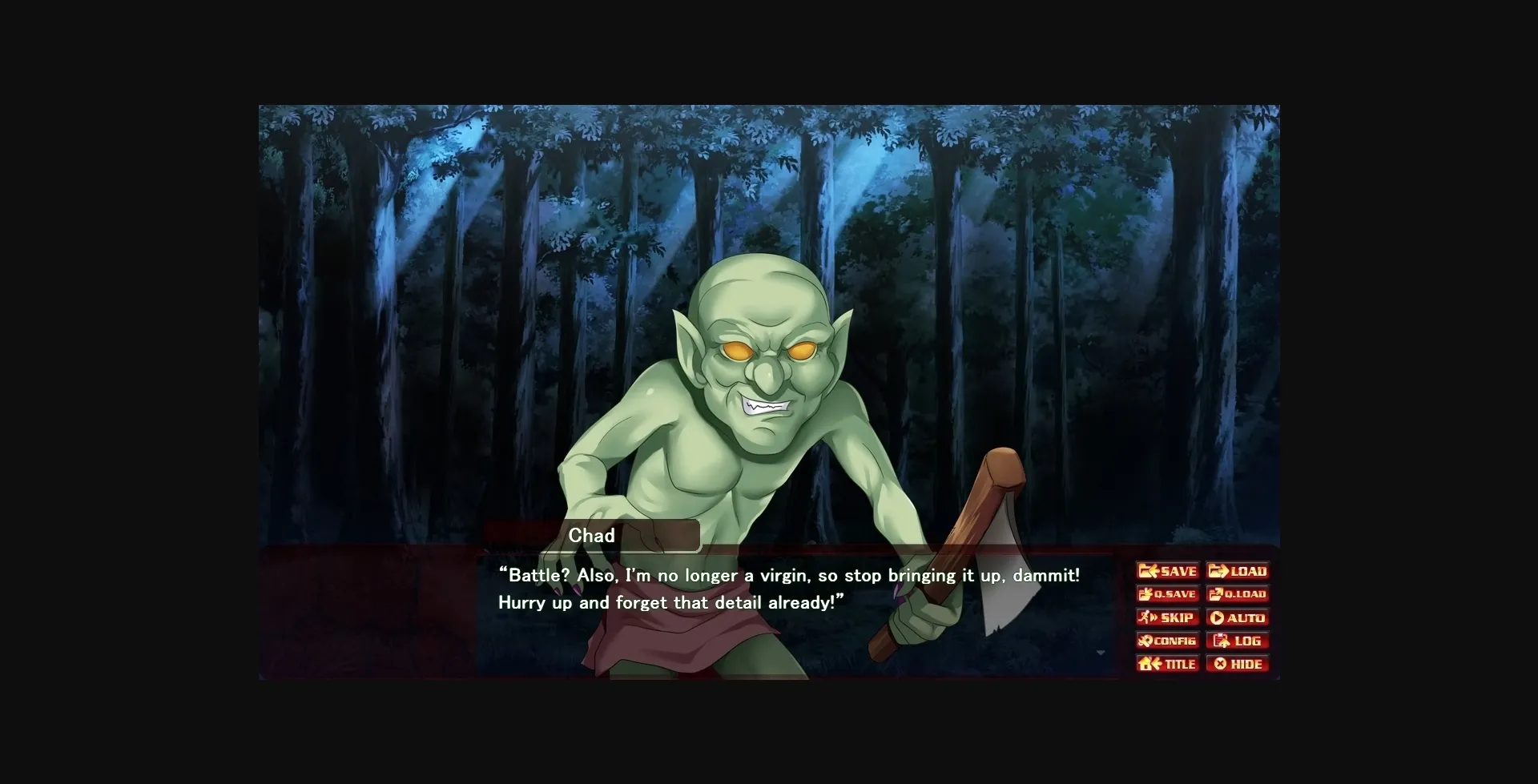
Task: Click the LOAD folder icon
Action: [1218, 571]
